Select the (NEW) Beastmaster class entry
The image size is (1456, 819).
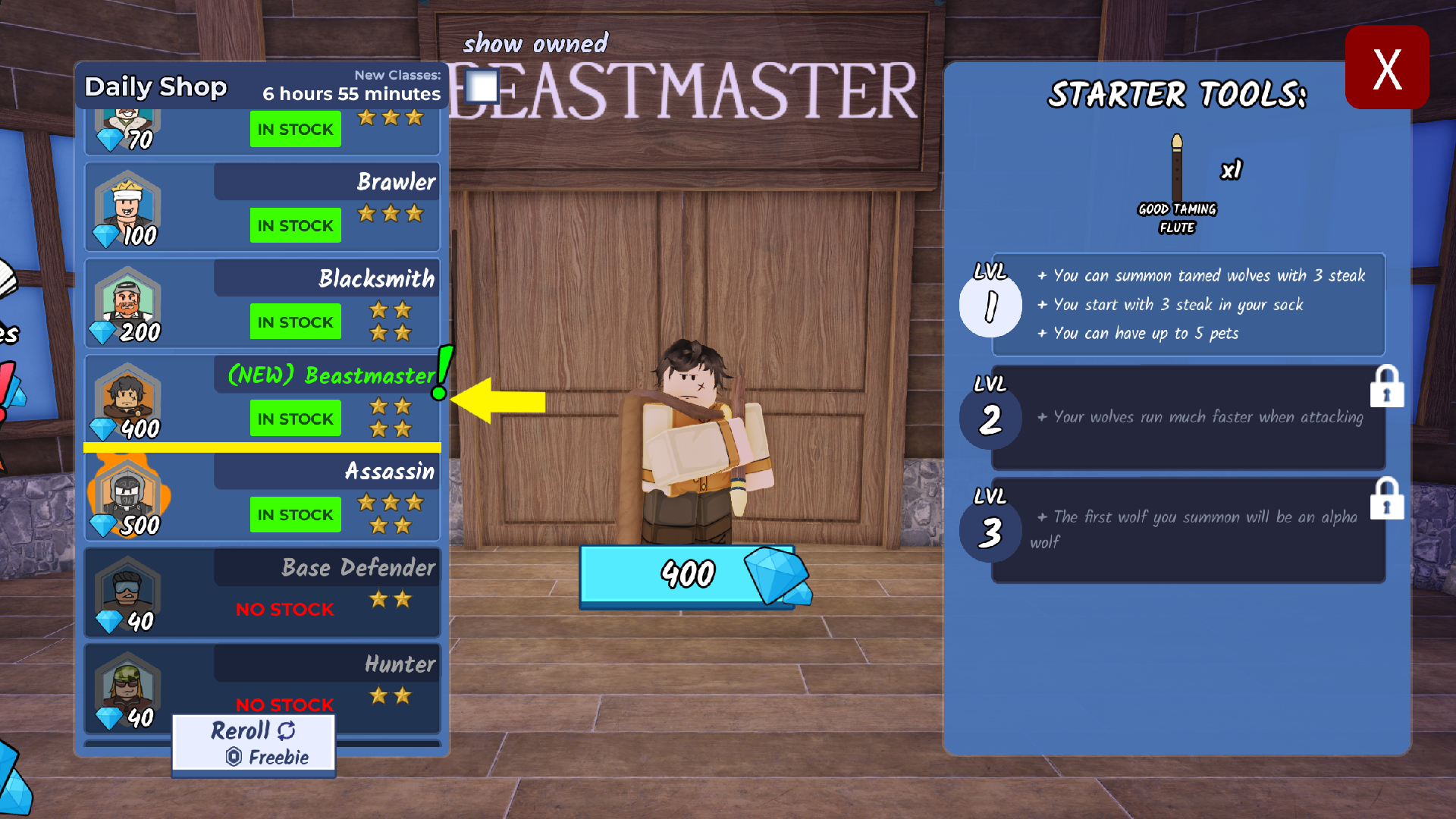point(262,399)
